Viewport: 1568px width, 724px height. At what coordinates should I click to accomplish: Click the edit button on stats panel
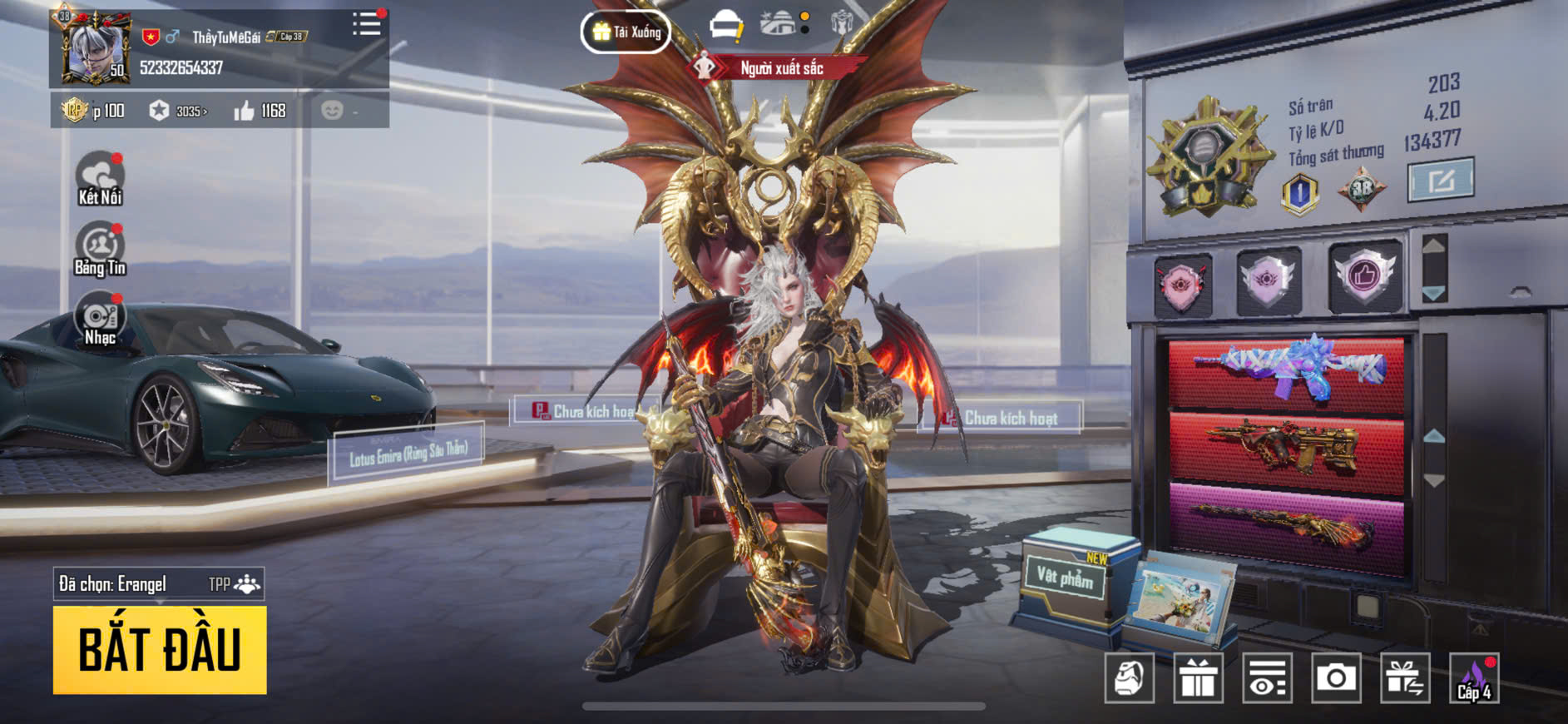(x=1440, y=179)
